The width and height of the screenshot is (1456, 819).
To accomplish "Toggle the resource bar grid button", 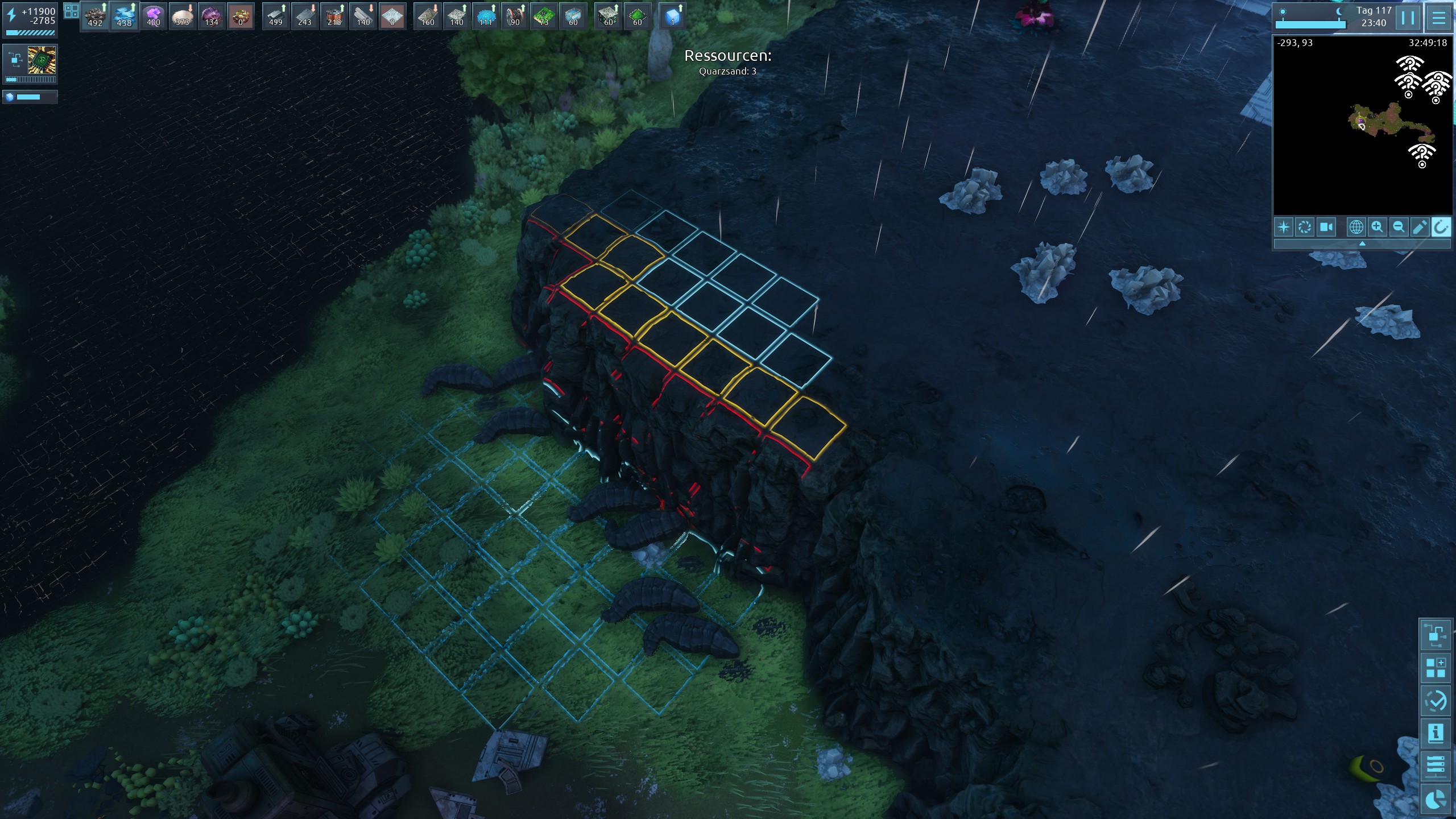I will (x=71, y=11).
